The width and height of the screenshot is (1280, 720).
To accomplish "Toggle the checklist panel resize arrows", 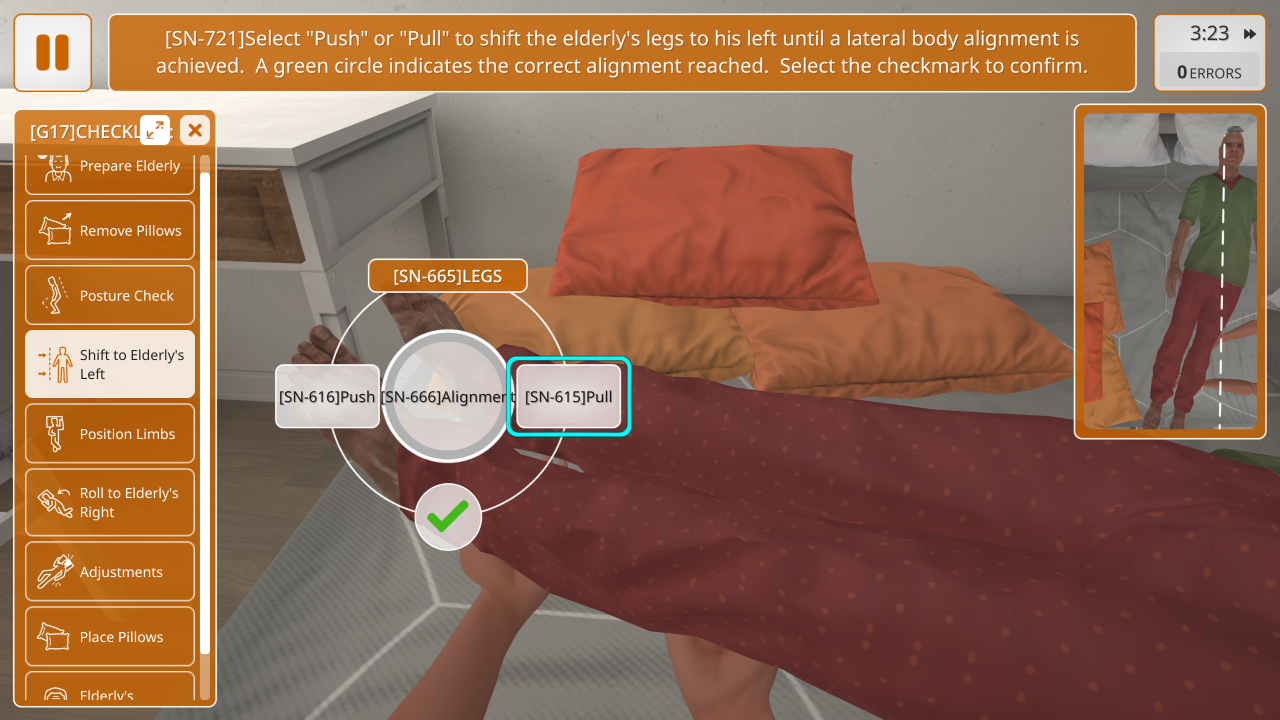I will [155, 130].
